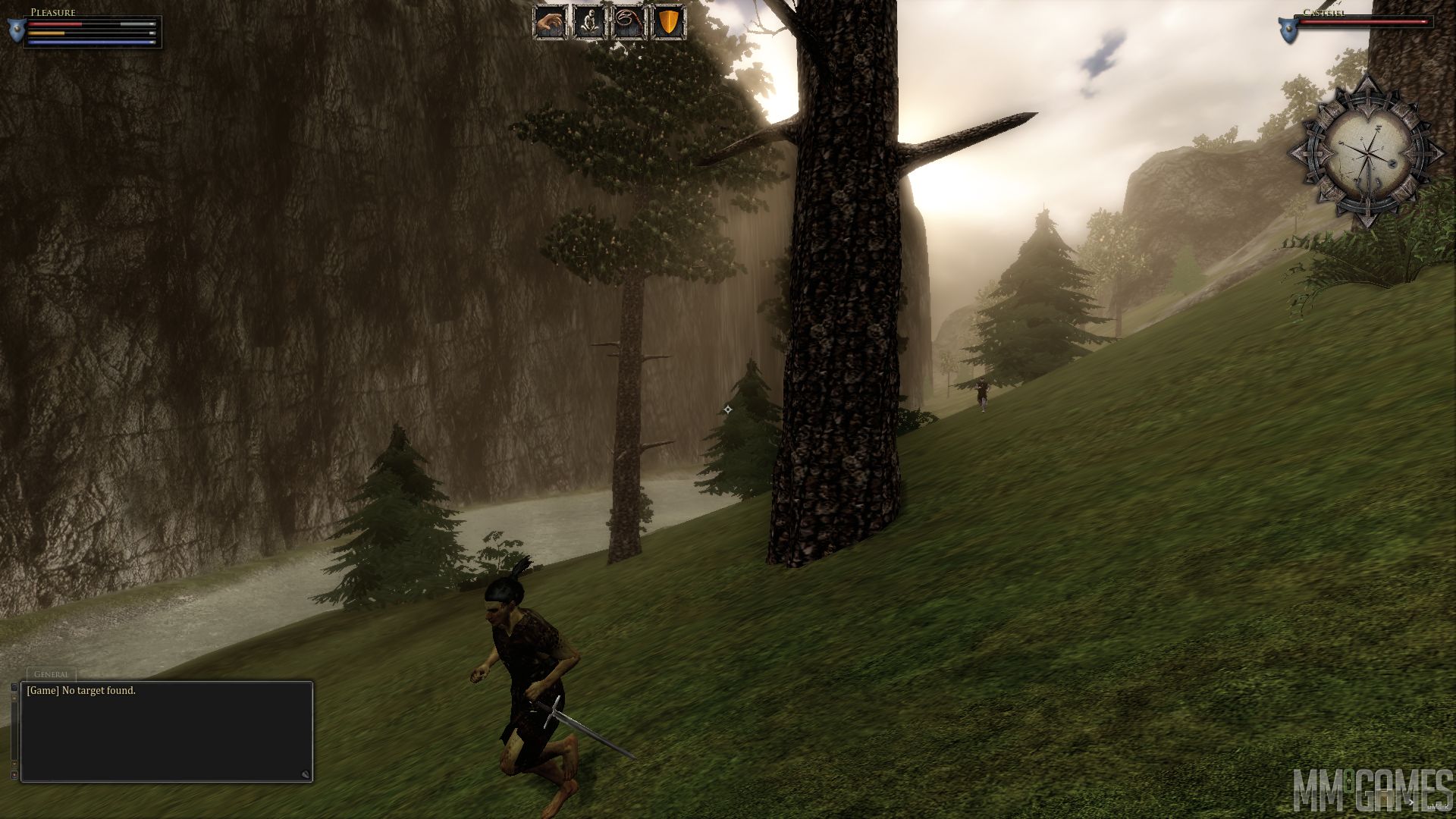Image resolution: width=1456 pixels, height=819 pixels.
Task: Select the coiled whip ability icon
Action: click(629, 23)
